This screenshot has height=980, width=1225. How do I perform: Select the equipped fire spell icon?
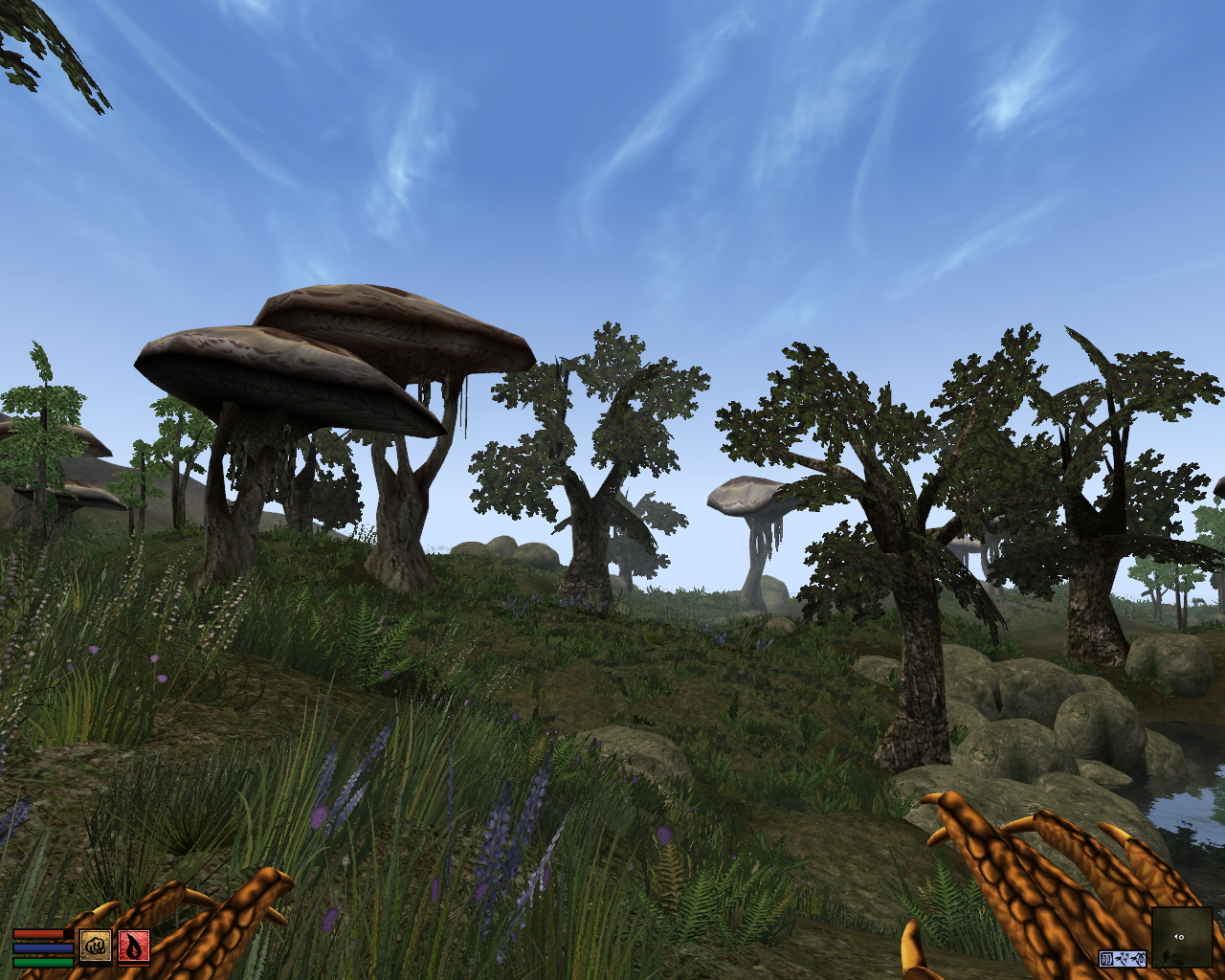135,947
